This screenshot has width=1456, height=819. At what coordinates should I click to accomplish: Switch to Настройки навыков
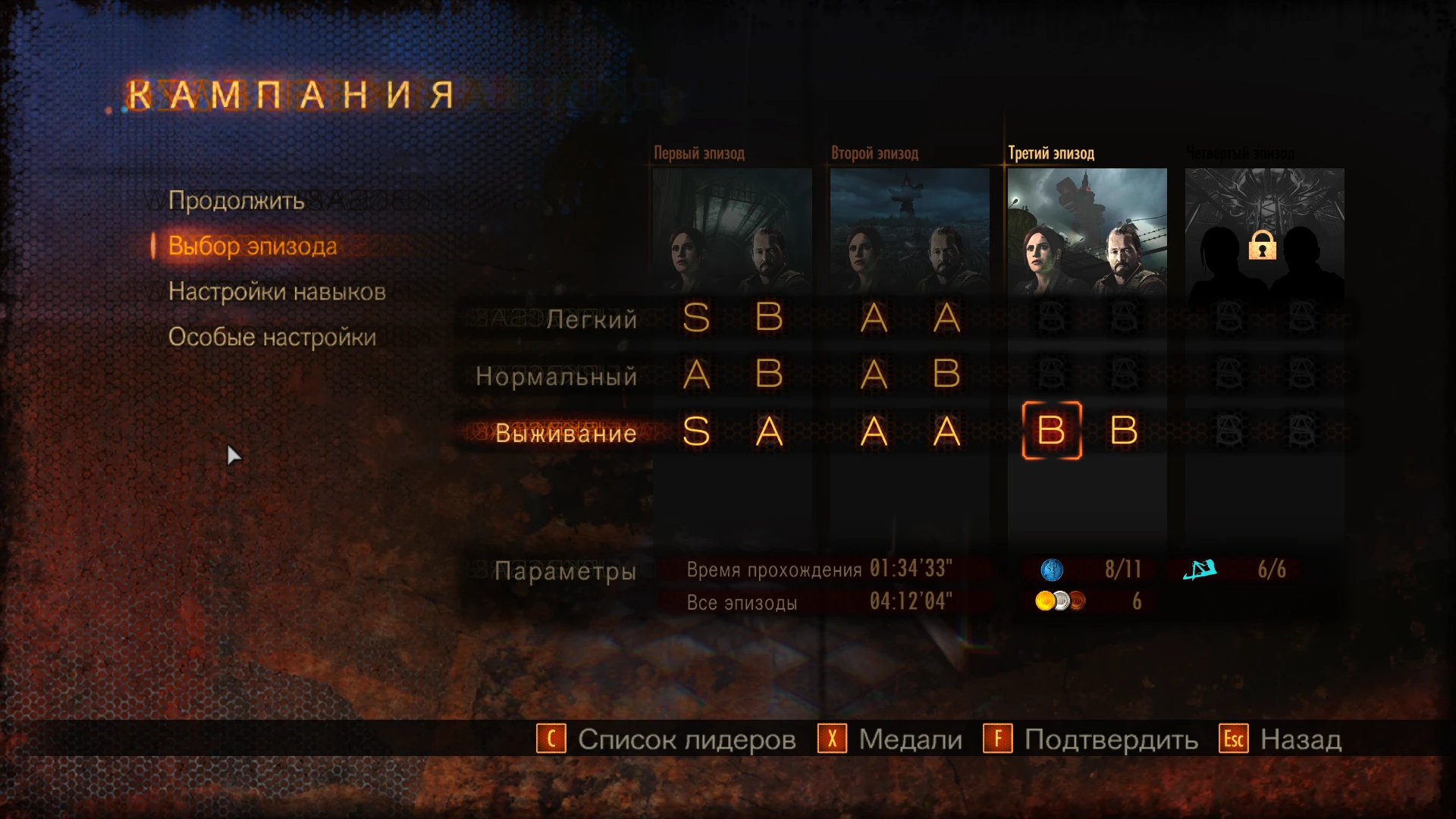pos(276,291)
